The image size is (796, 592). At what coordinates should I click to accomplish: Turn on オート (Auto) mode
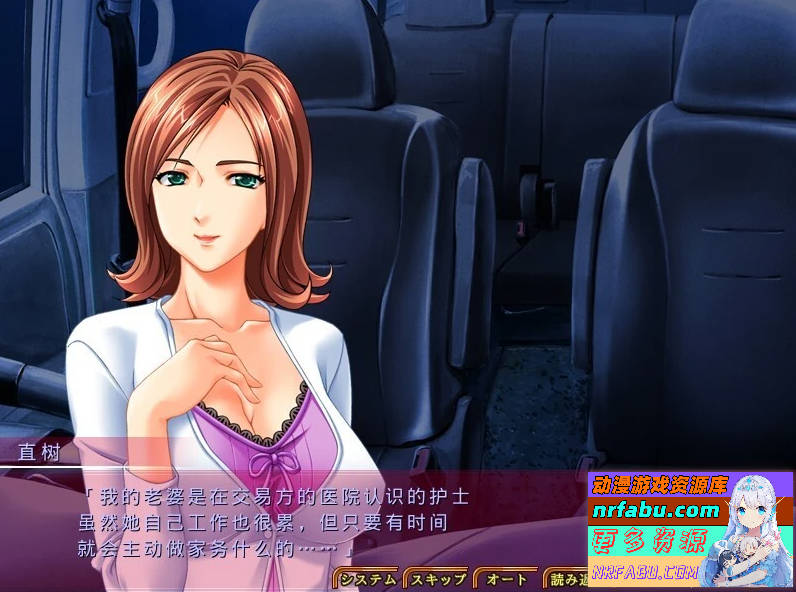click(x=506, y=579)
